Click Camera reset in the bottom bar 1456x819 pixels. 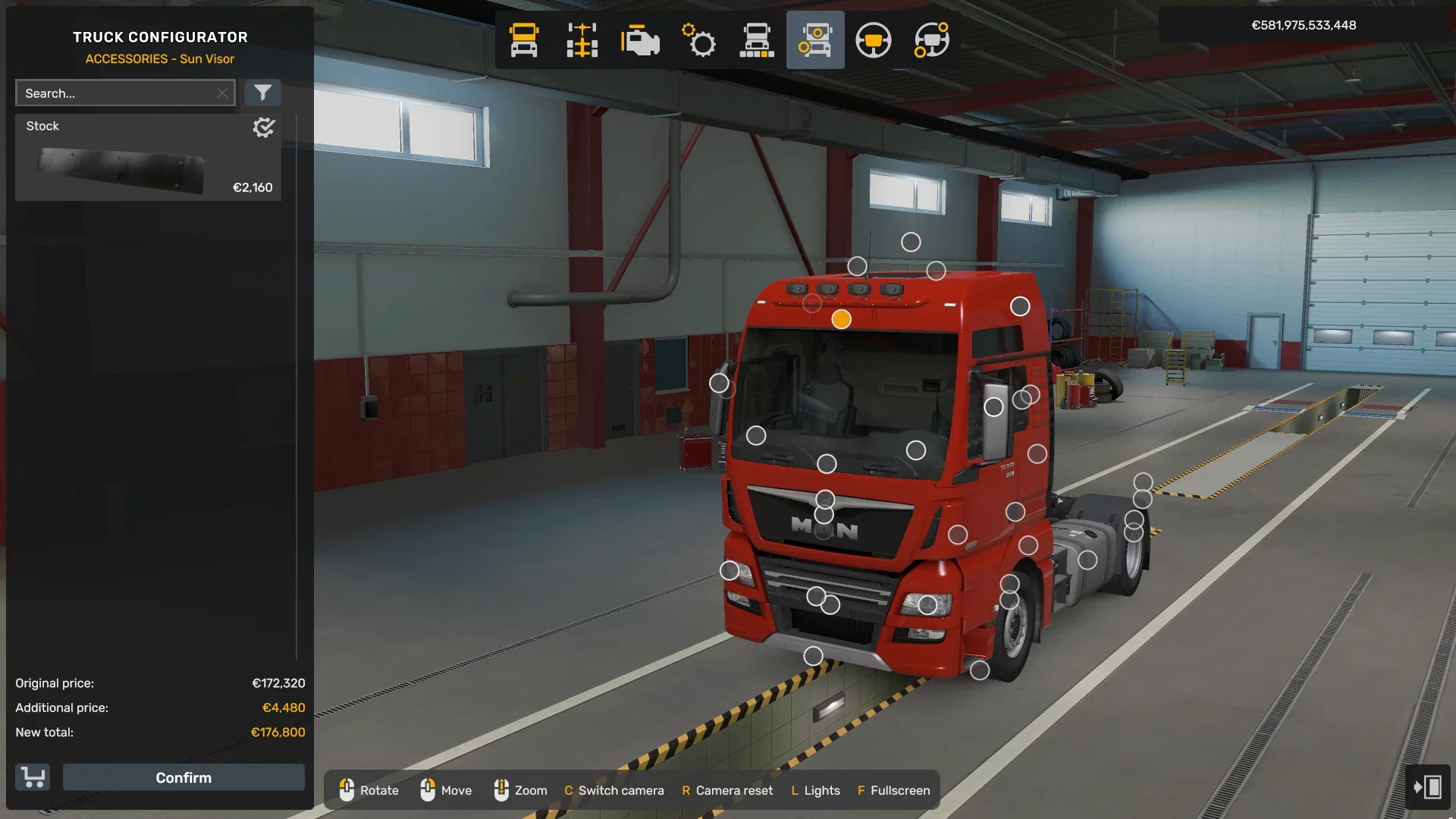point(726,790)
